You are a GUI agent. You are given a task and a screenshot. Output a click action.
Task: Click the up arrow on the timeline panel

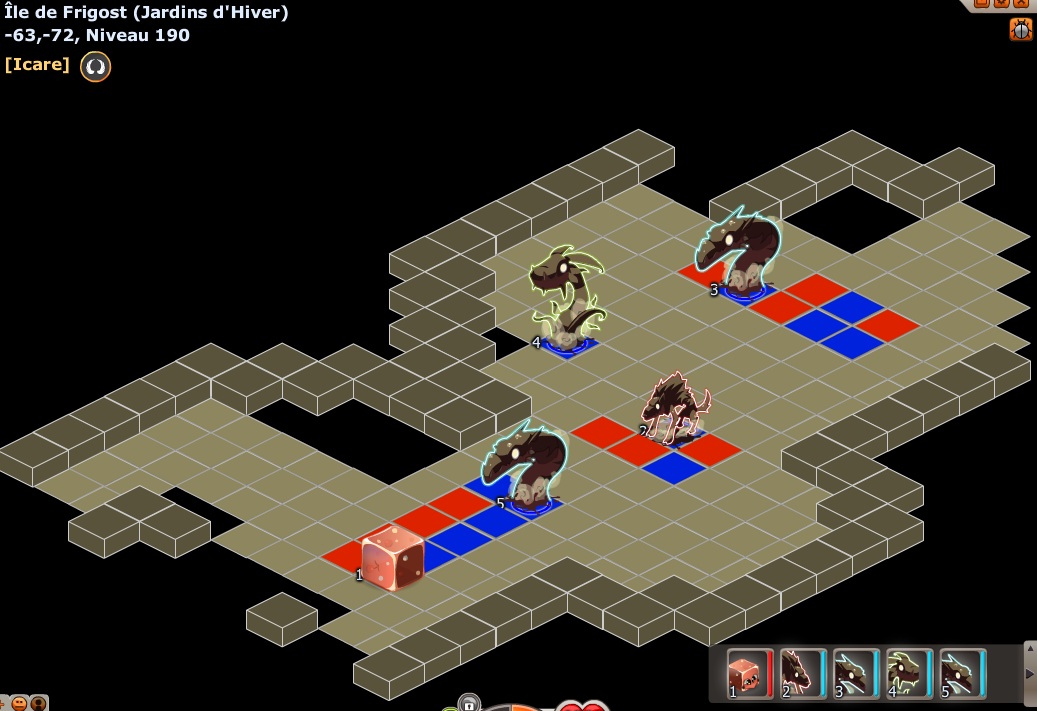[1030, 648]
